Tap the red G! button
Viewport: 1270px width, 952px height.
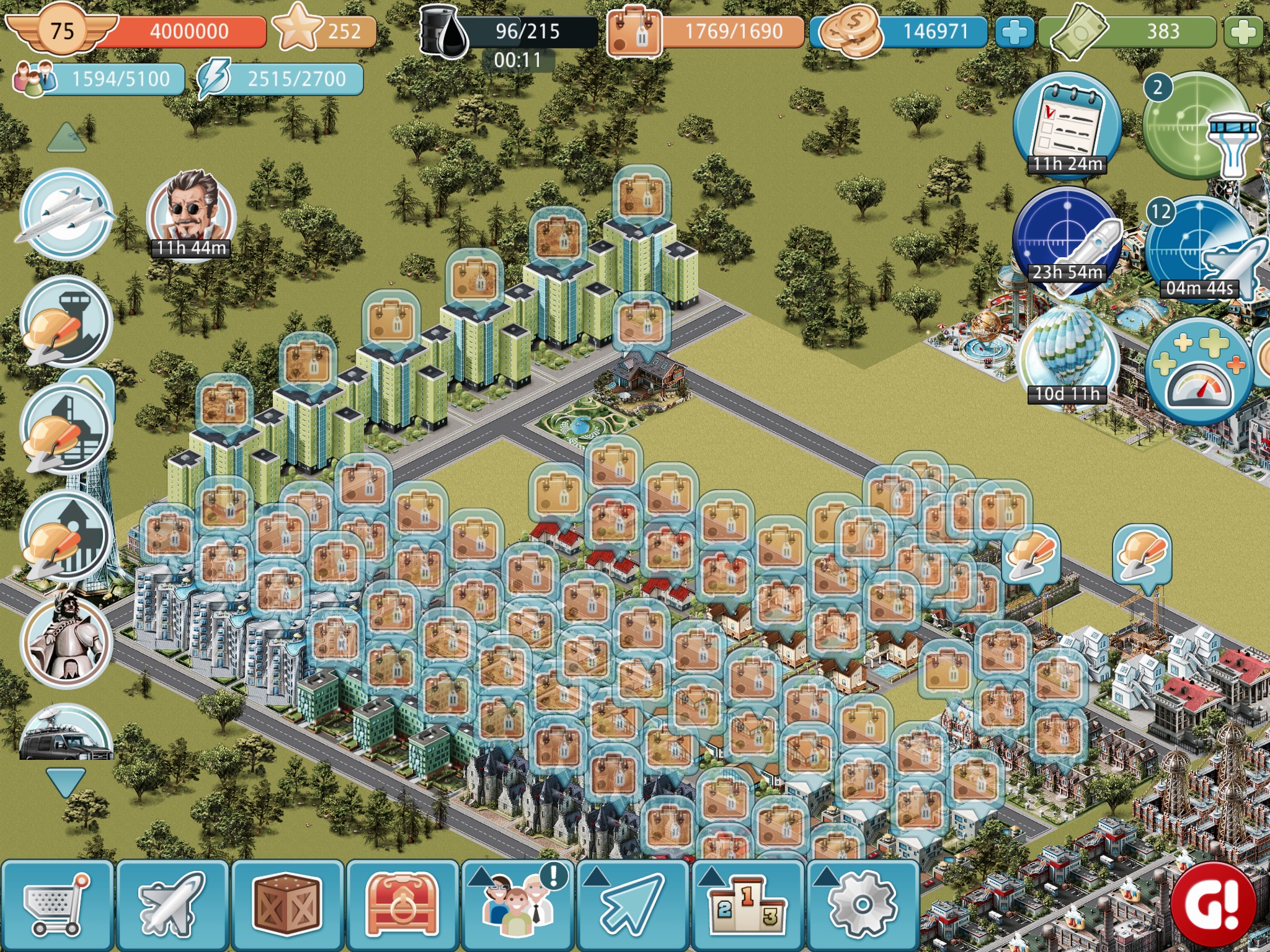click(1214, 904)
